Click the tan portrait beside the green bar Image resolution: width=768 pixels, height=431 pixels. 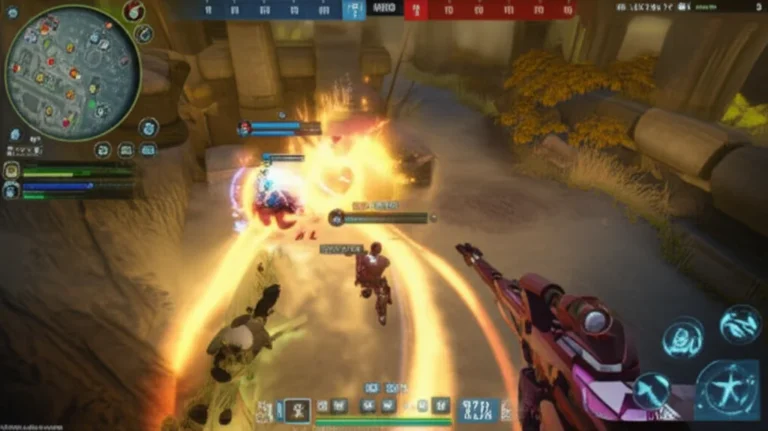pyautogui.click(x=12, y=171)
